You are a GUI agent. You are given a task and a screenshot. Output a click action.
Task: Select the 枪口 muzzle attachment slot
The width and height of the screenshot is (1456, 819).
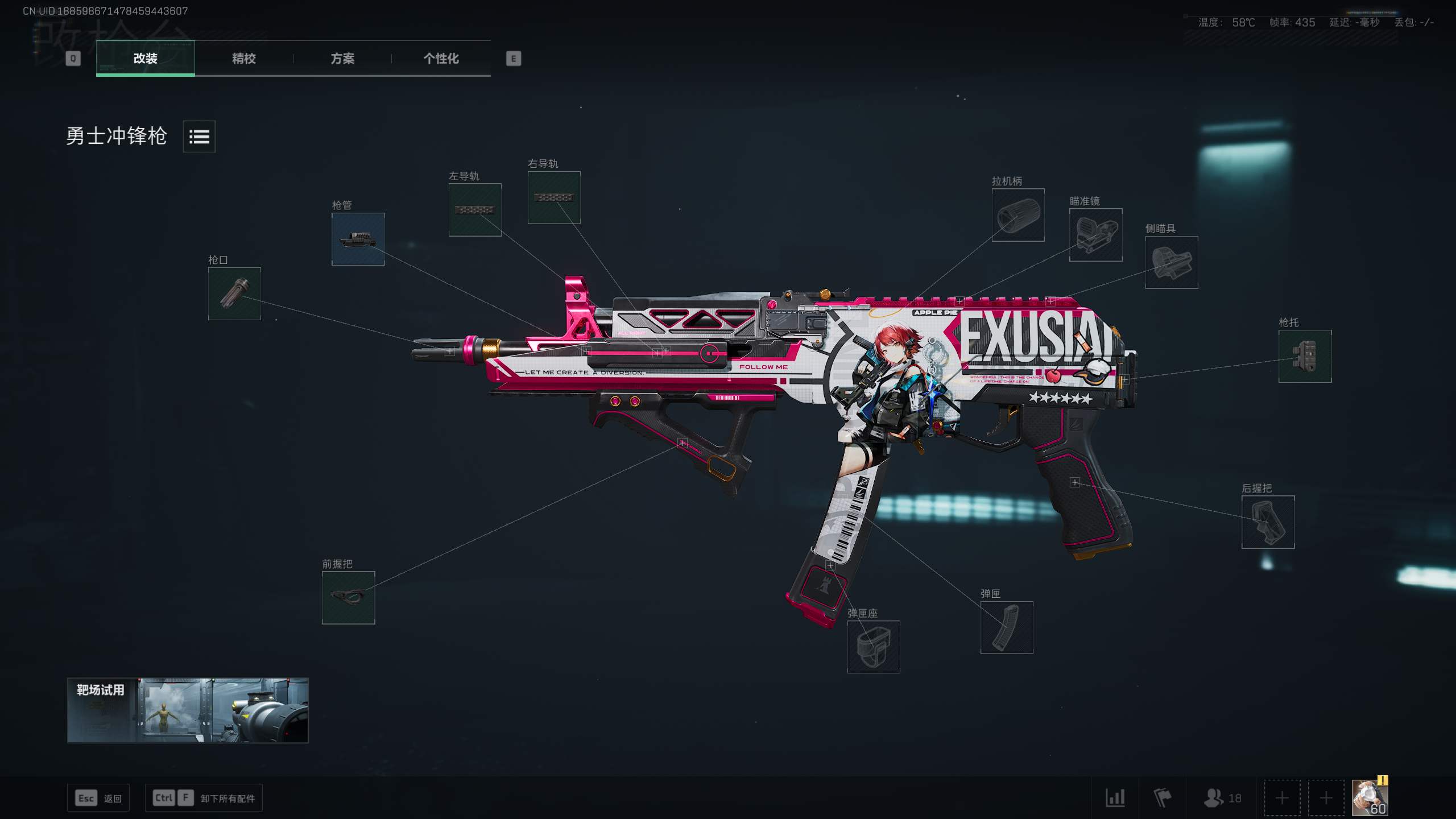[x=234, y=293]
